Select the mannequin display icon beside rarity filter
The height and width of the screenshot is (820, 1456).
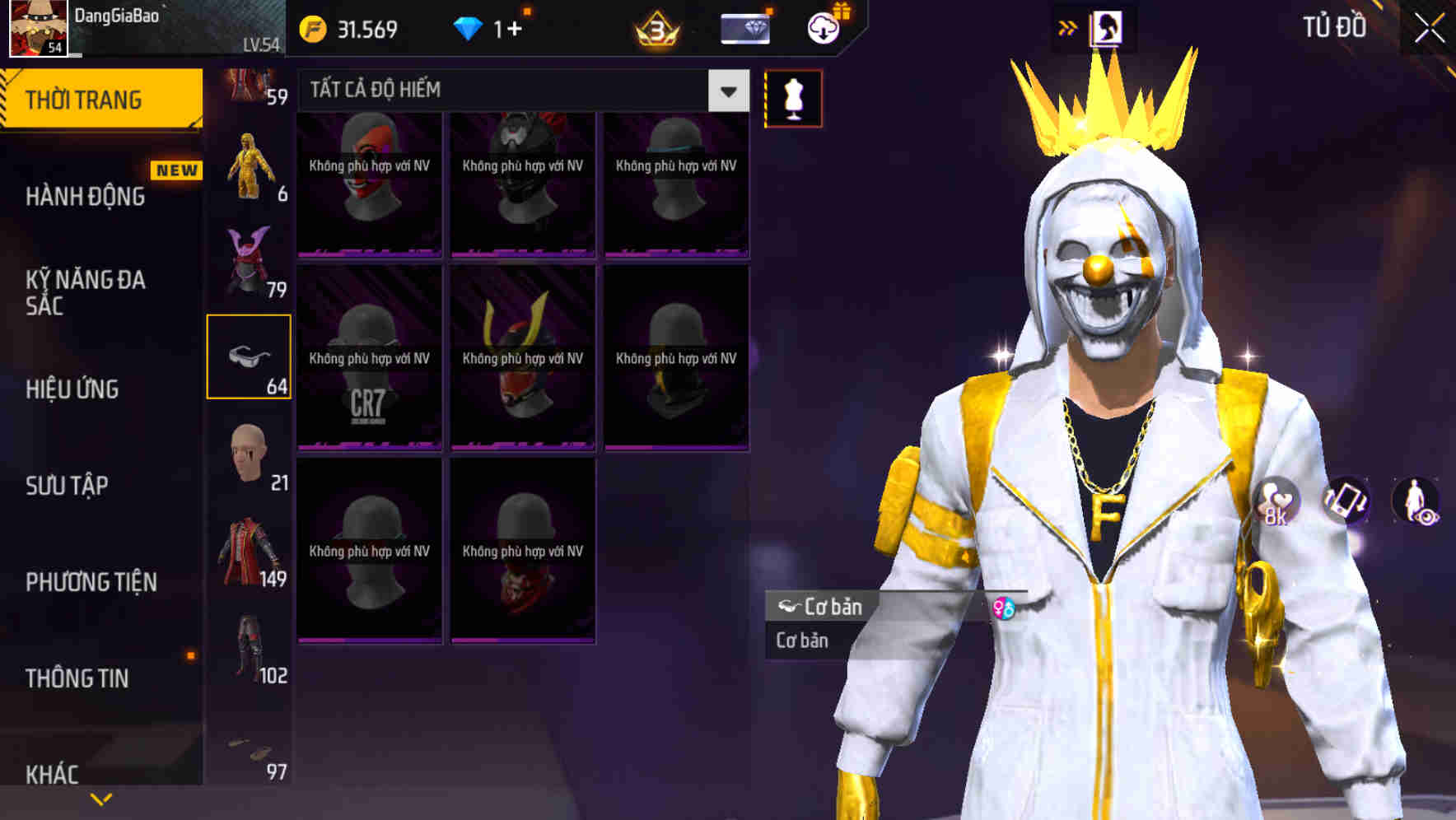pos(793,98)
